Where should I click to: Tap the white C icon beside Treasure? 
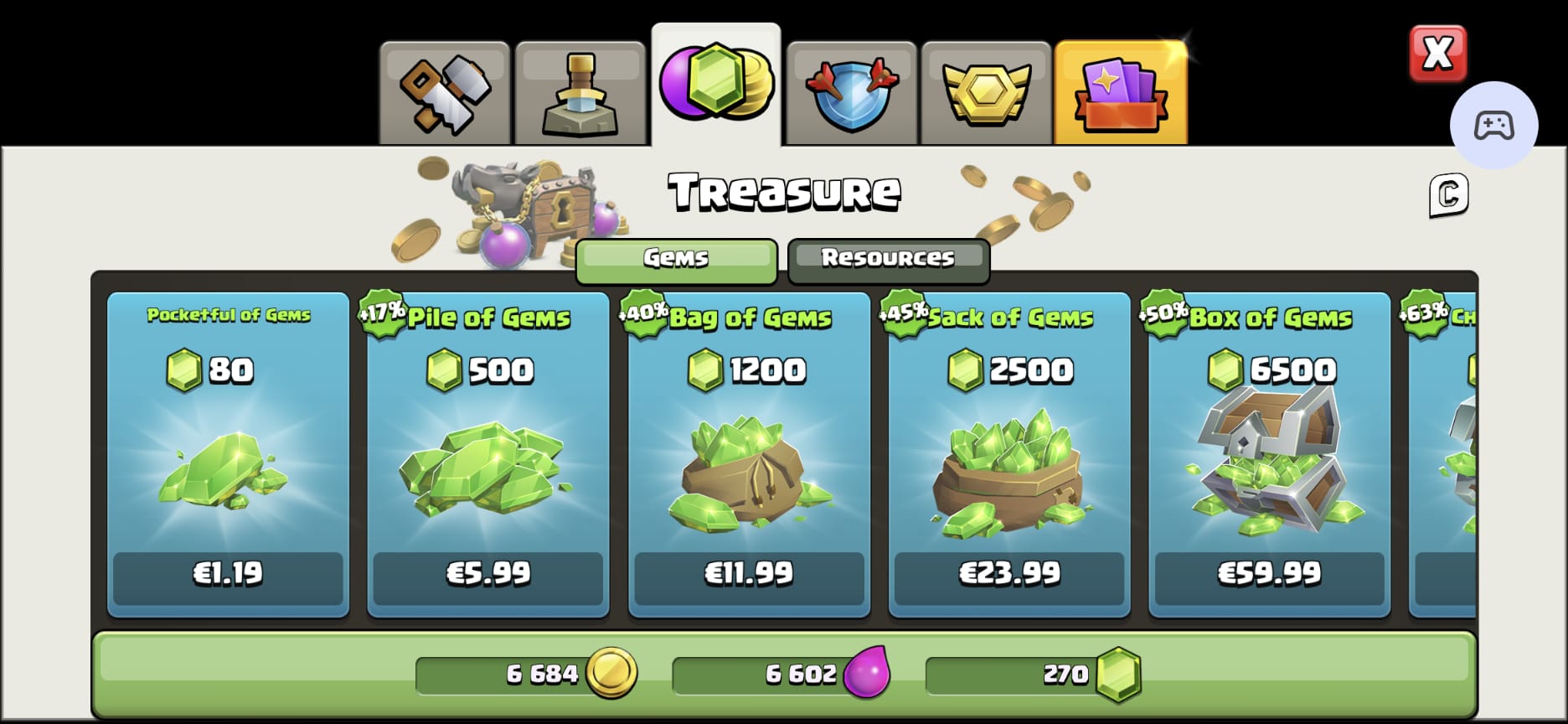click(1448, 195)
